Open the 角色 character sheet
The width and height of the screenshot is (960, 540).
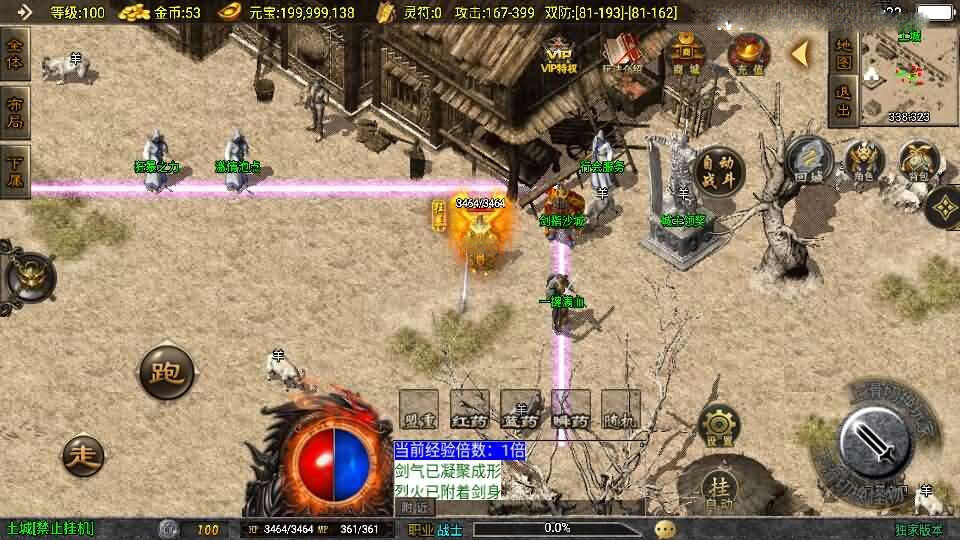click(865, 160)
